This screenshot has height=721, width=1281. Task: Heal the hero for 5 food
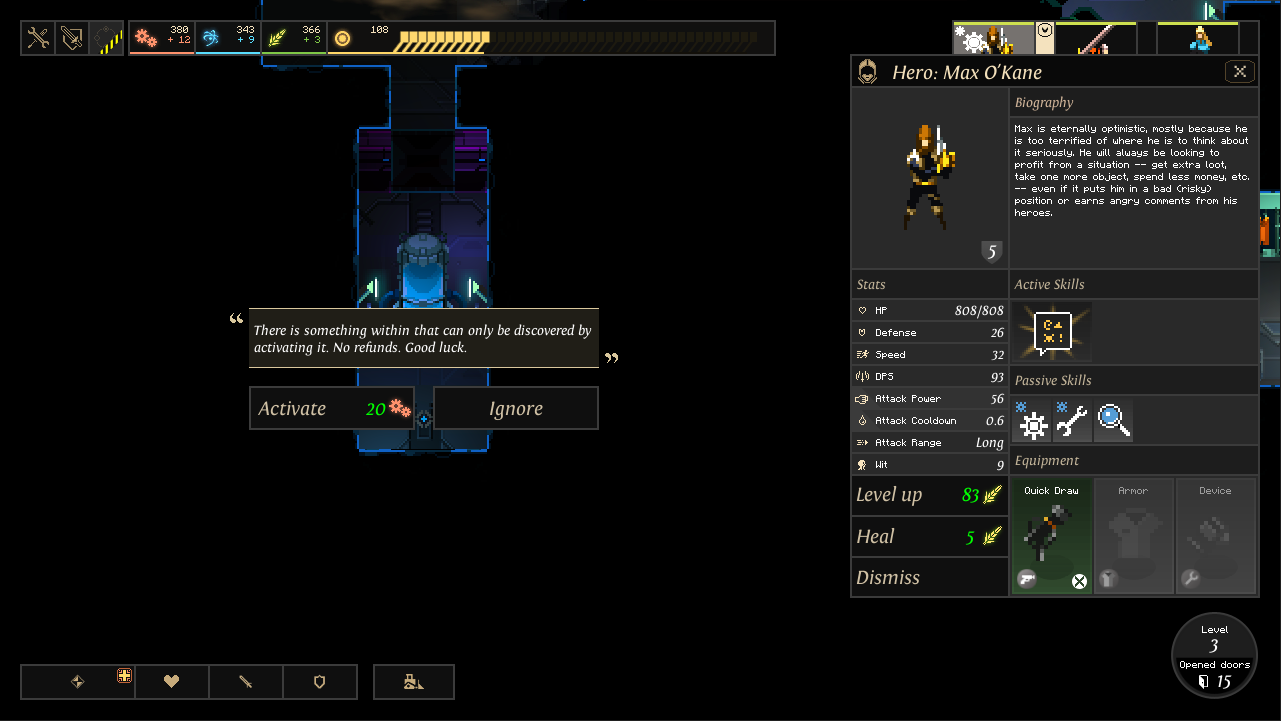coord(929,537)
